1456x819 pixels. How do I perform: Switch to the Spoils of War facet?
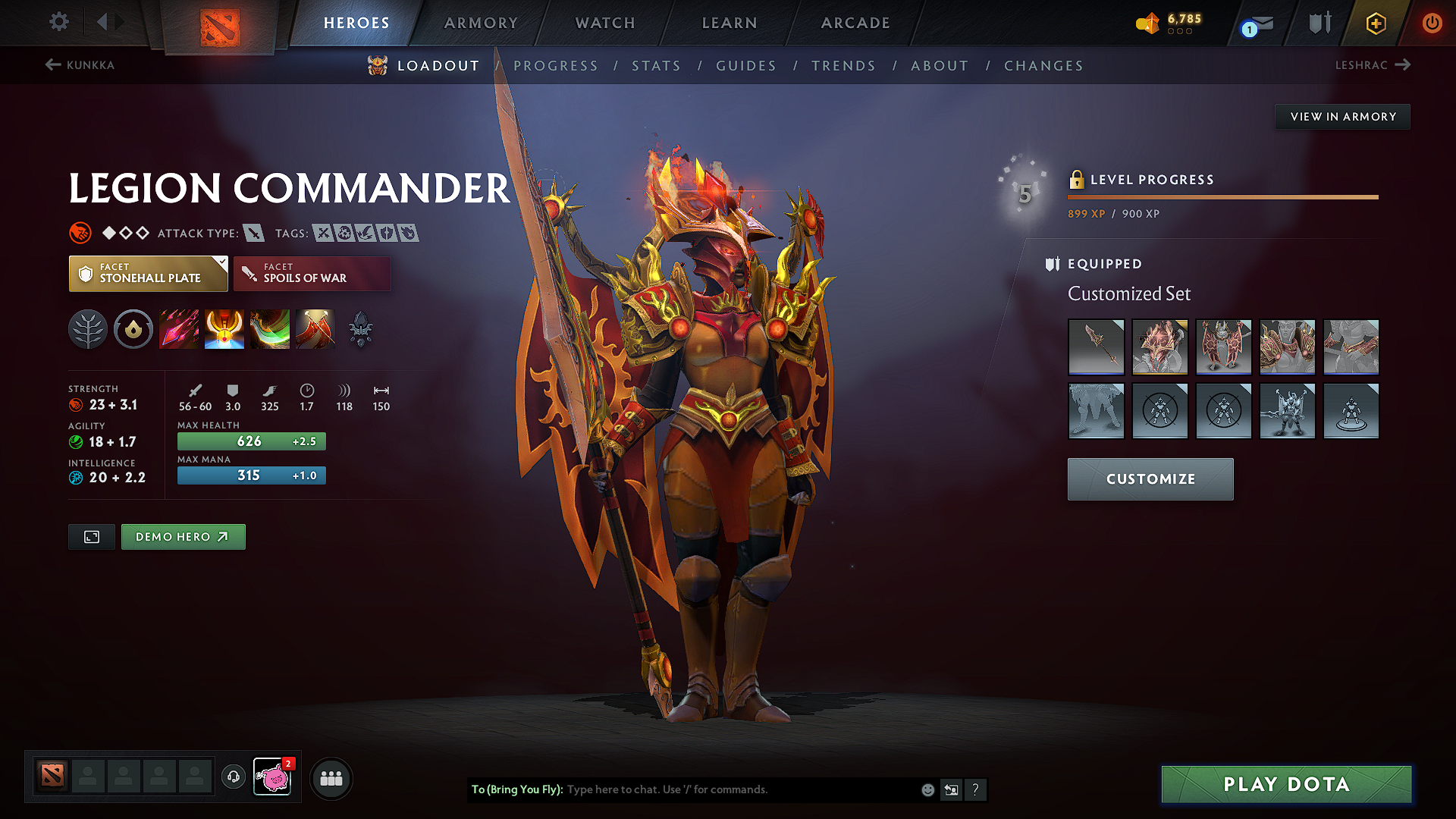click(312, 273)
